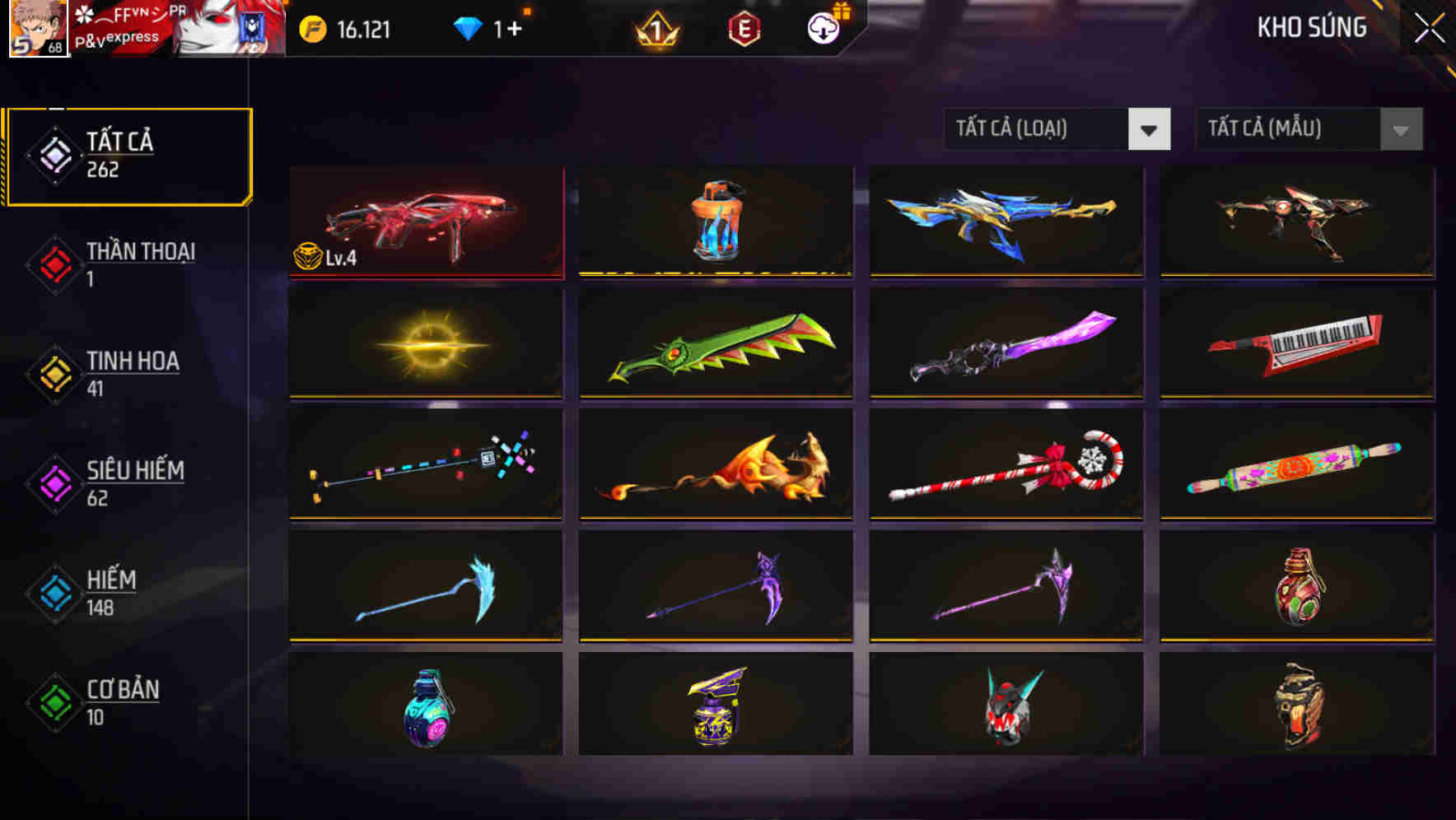Viewport: 1456px width, 820px height.
Task: Select the Lv.4 red evo gun thumbnail
Action: [x=425, y=222]
